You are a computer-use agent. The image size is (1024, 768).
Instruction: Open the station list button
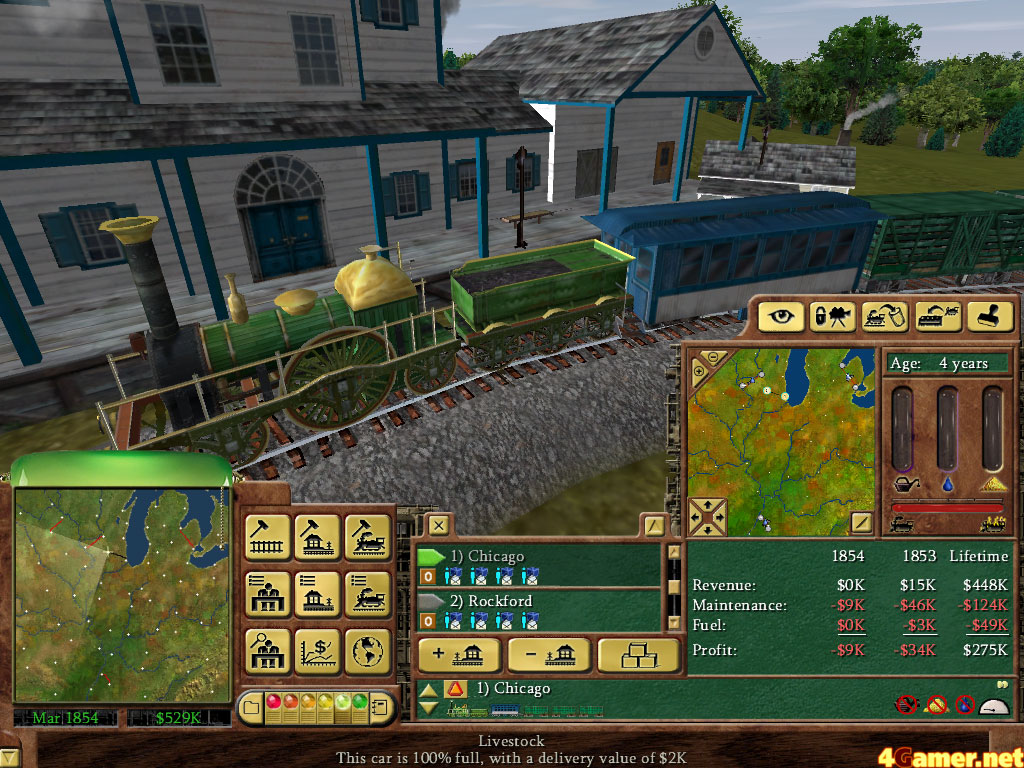coord(267,594)
